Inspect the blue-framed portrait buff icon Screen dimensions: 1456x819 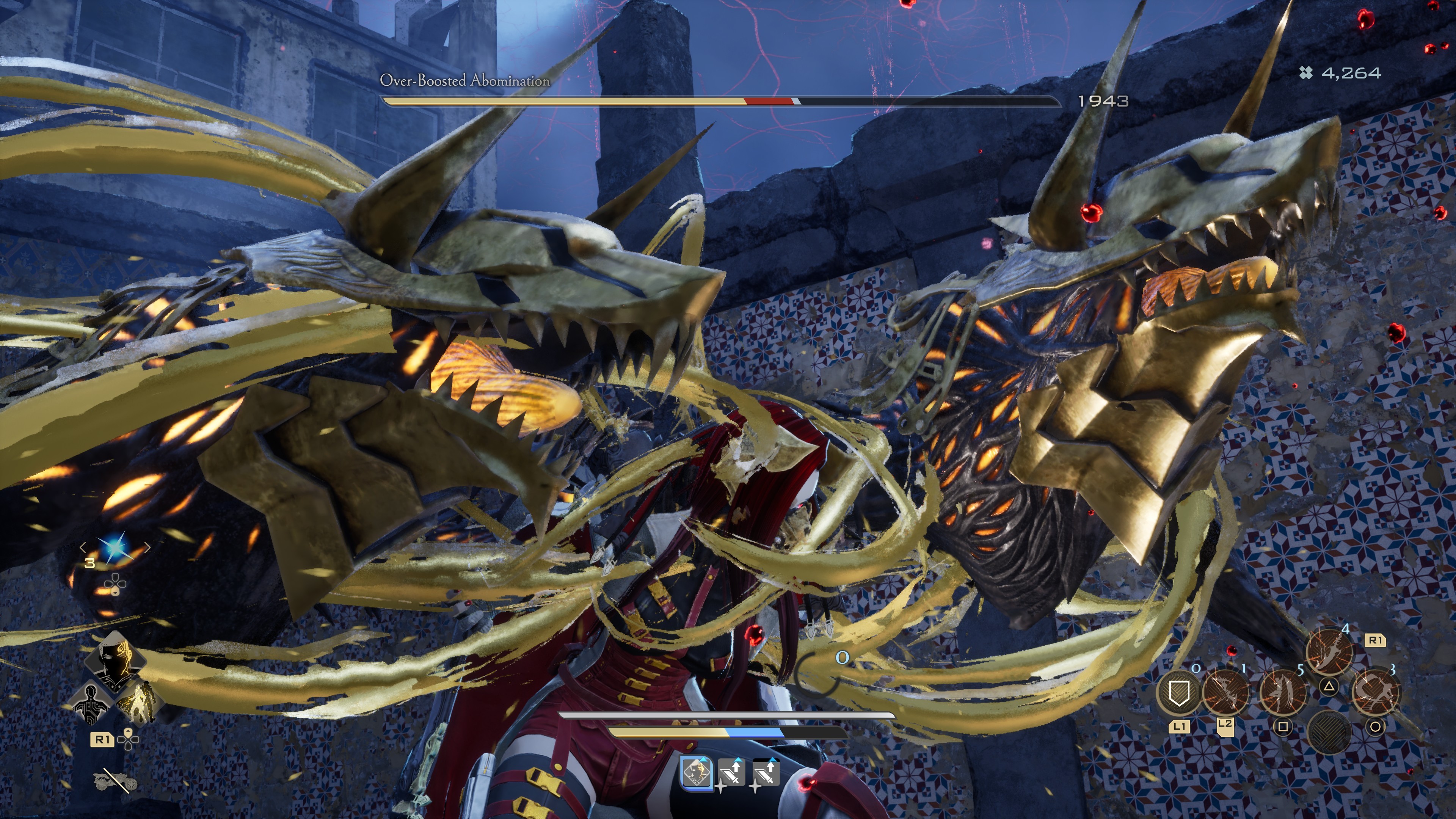coord(696,772)
